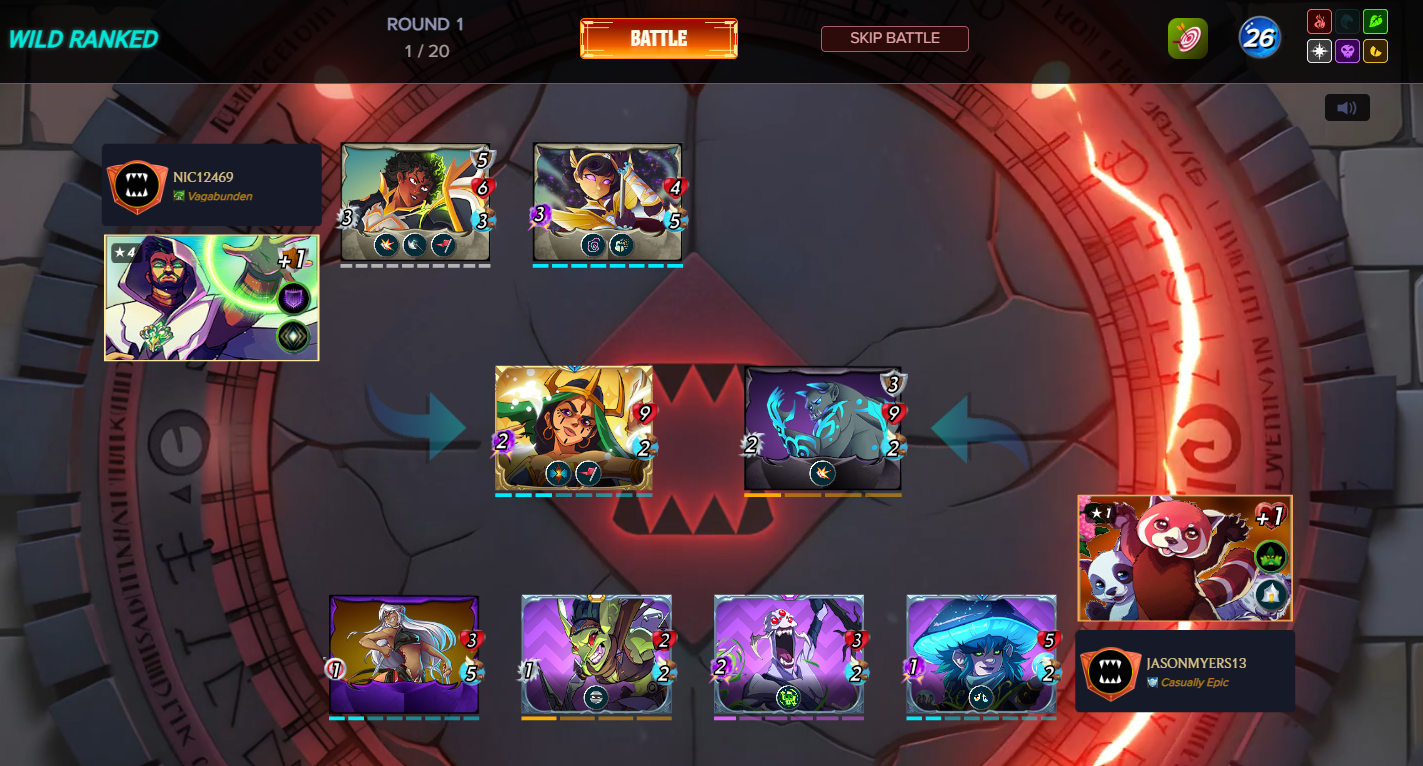Open JASONMYERS13 player profile panel
This screenshot has height=766, width=1423.
[x=1184, y=671]
